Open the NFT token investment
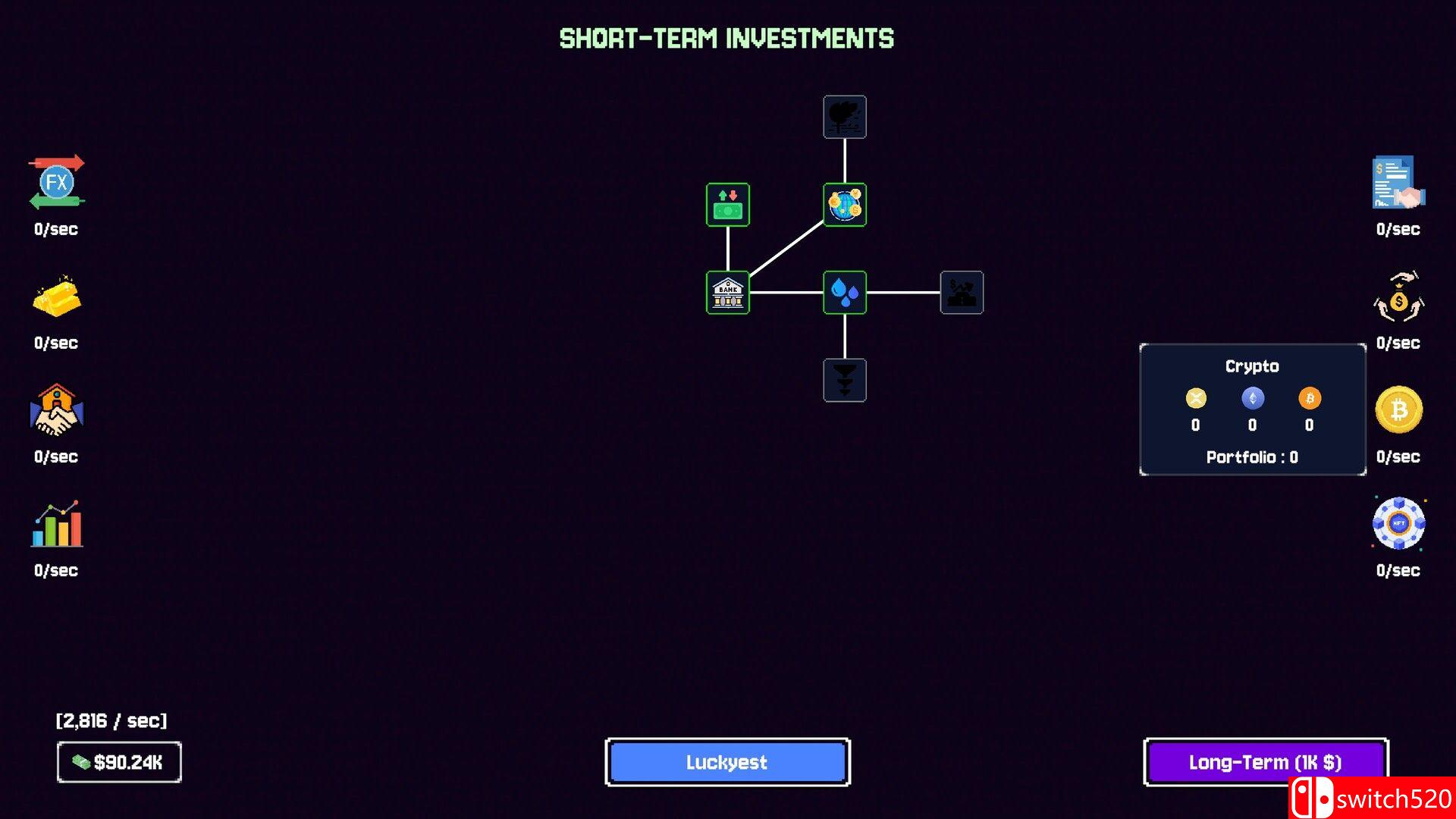The width and height of the screenshot is (1456, 819). pyautogui.click(x=1398, y=524)
